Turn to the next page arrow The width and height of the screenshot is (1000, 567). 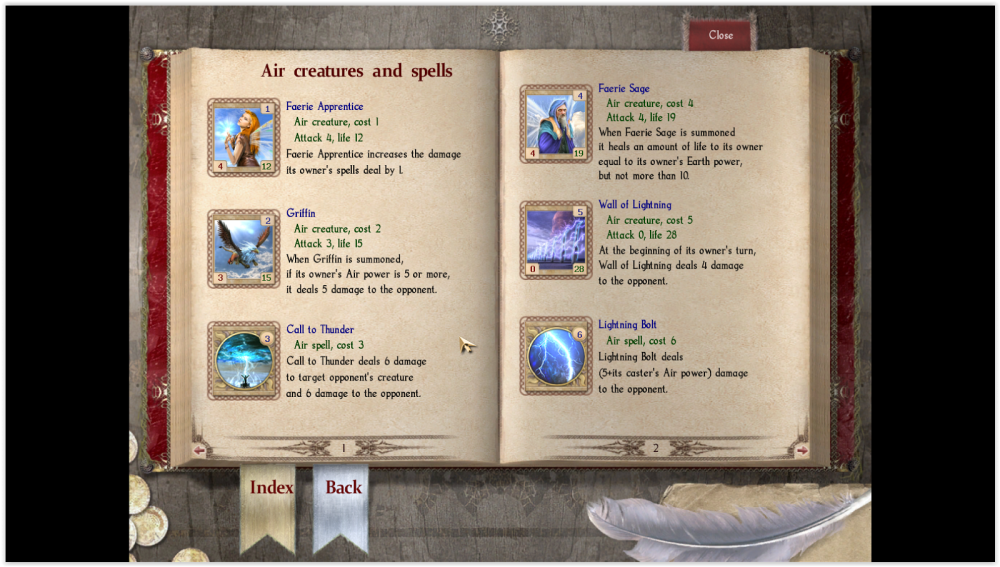click(x=802, y=450)
